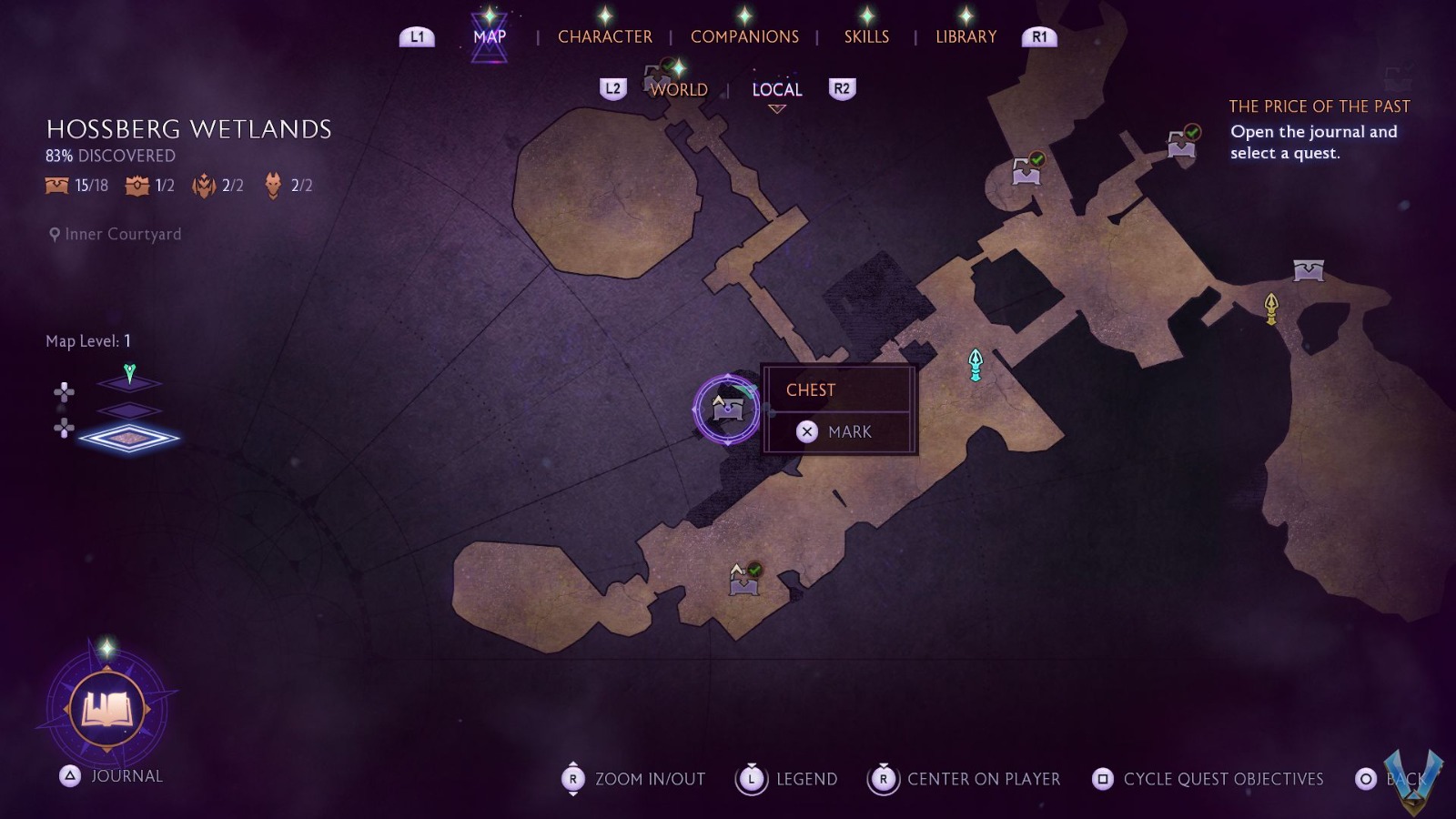The width and height of the screenshot is (1456, 819).
Task: Click the L2 prompt next to WORLD
Action: (613, 88)
